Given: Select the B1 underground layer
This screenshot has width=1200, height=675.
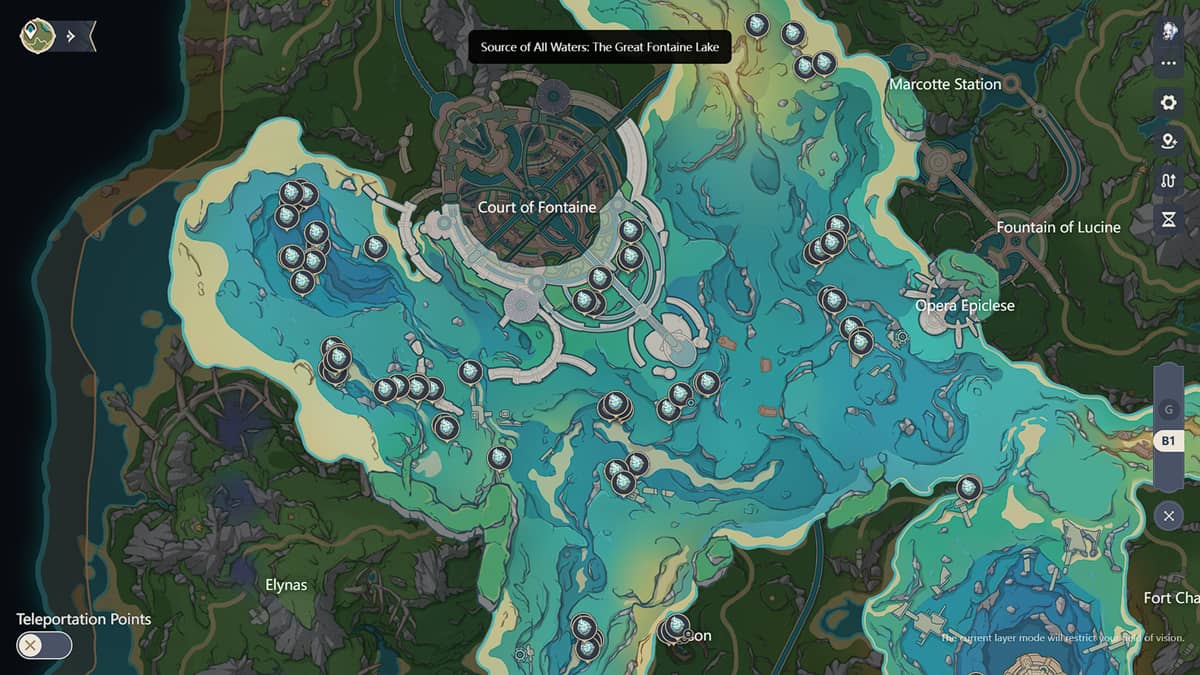Looking at the screenshot, I should (1168, 440).
